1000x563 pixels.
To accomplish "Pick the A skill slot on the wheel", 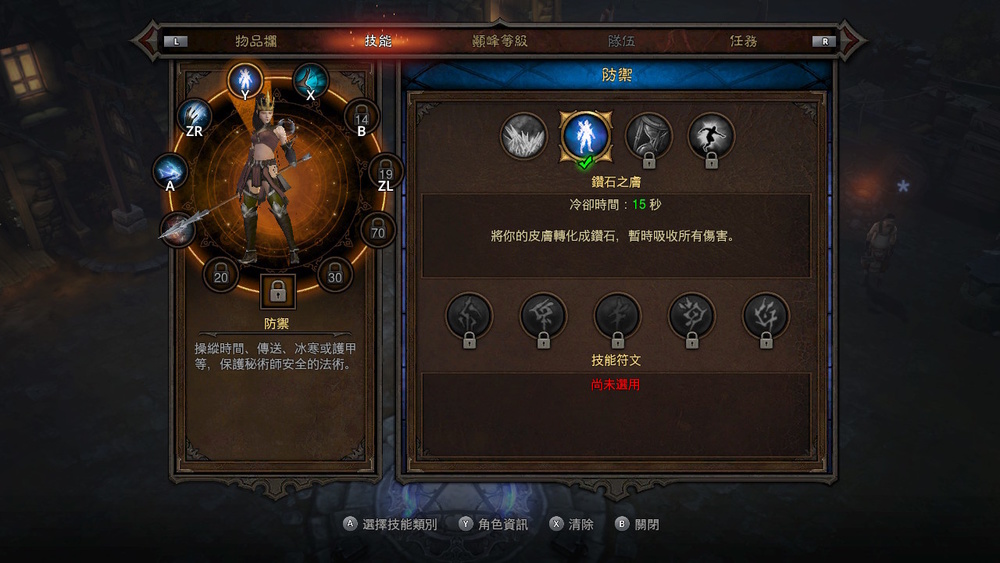I will [171, 171].
